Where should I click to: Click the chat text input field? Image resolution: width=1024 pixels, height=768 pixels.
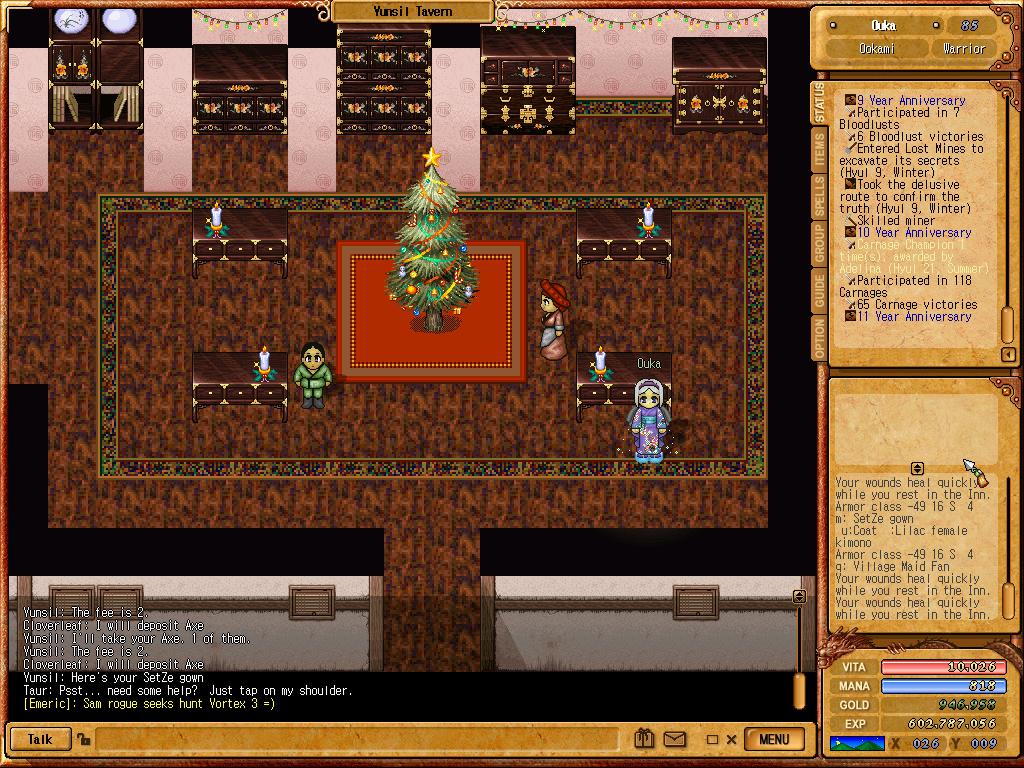tap(360, 740)
